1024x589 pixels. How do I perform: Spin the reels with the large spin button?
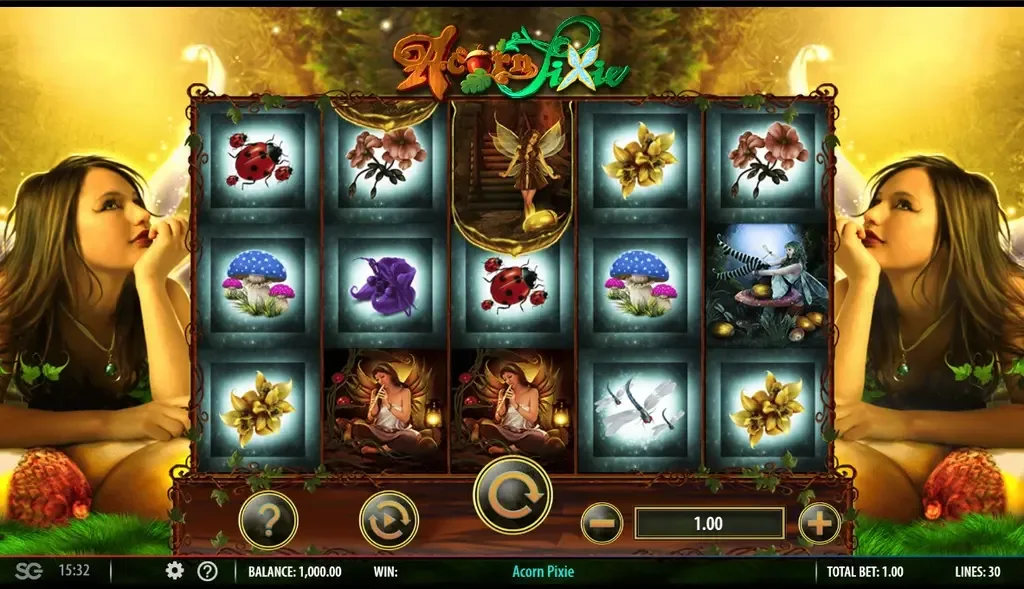click(512, 495)
